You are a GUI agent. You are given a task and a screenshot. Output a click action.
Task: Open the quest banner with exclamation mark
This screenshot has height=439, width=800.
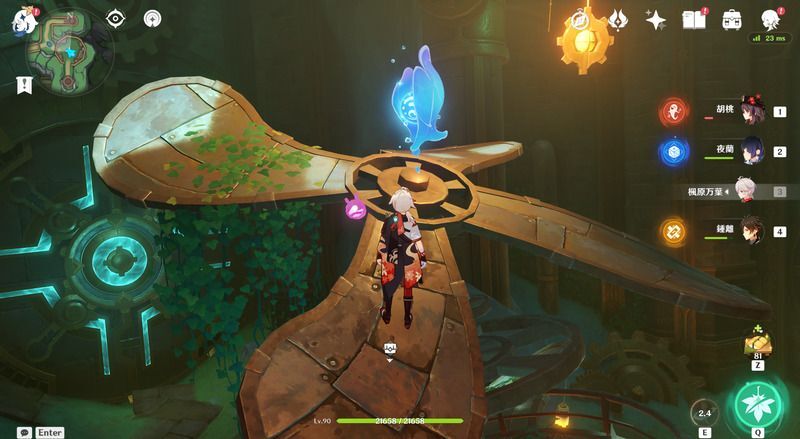click(25, 85)
